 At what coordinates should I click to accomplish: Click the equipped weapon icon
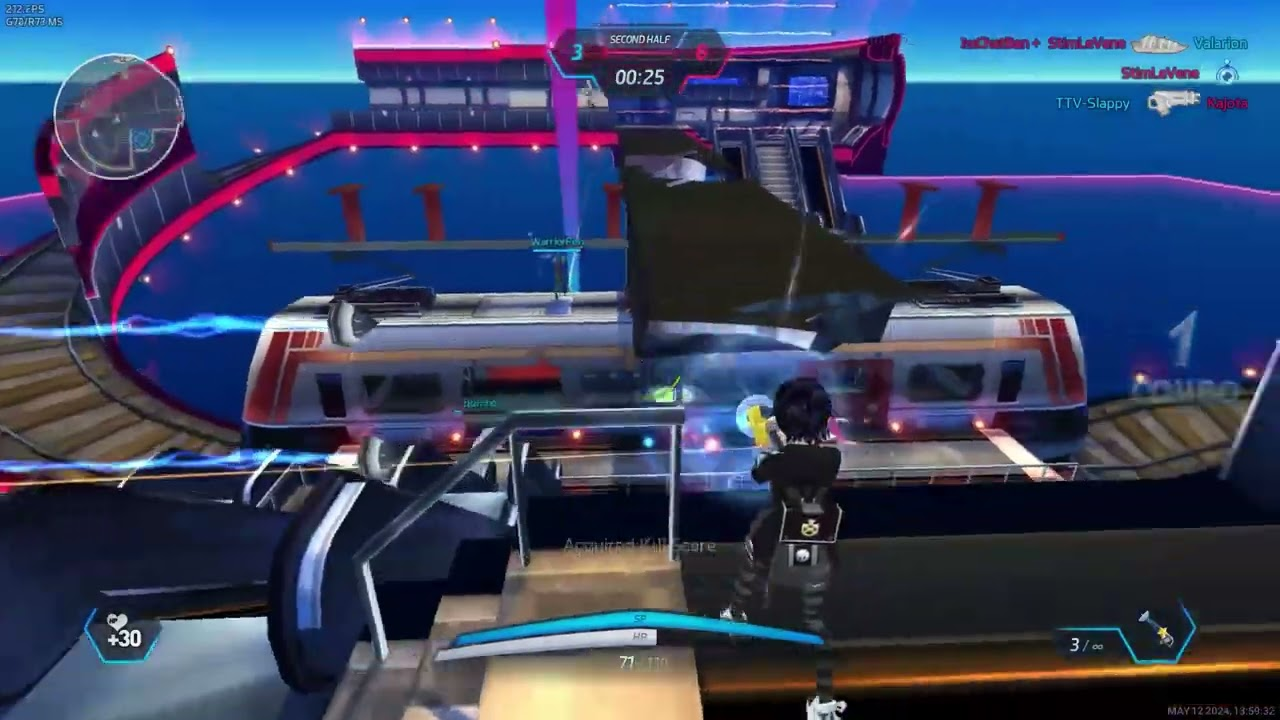(1160, 631)
